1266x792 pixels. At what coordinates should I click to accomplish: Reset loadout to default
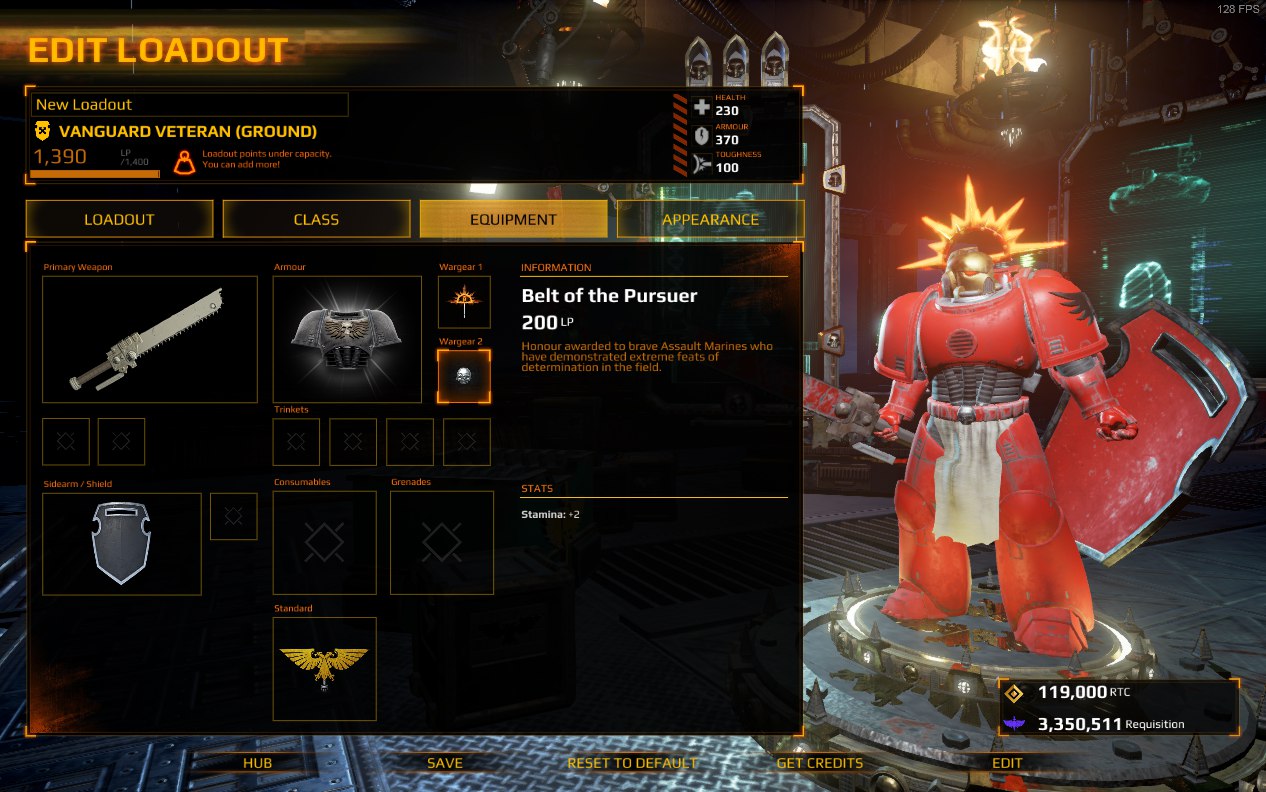[632, 762]
